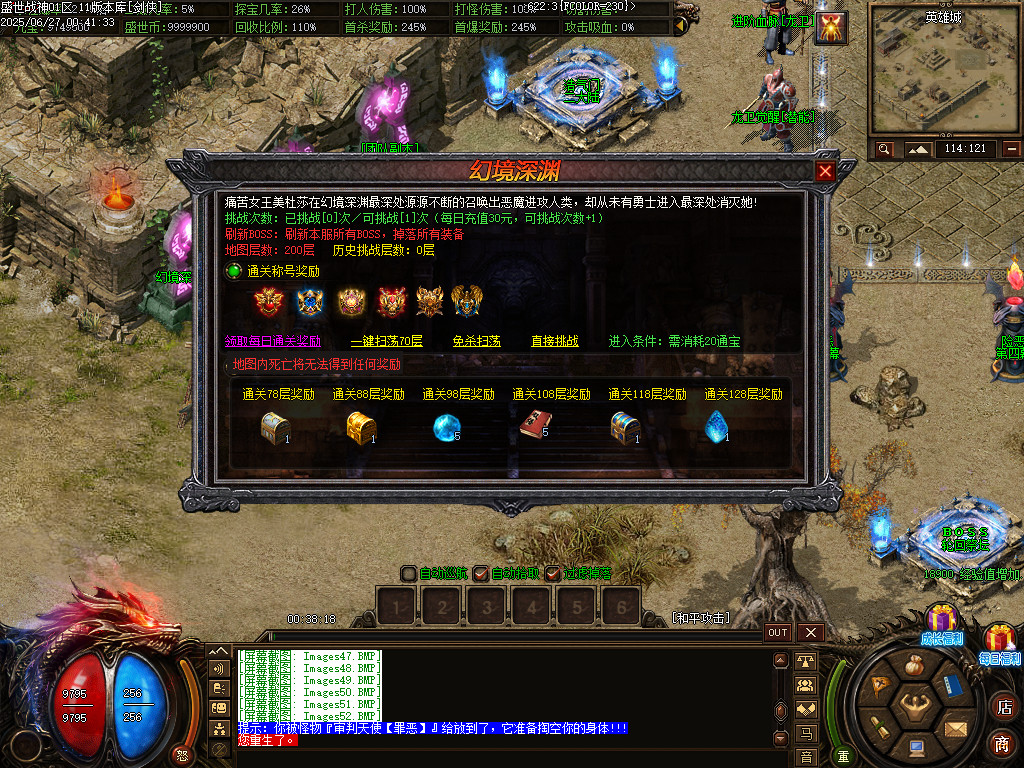This screenshot has width=1024, height=768.
Task: Start the 直接挑战 direct challenge
Action: [x=554, y=341]
